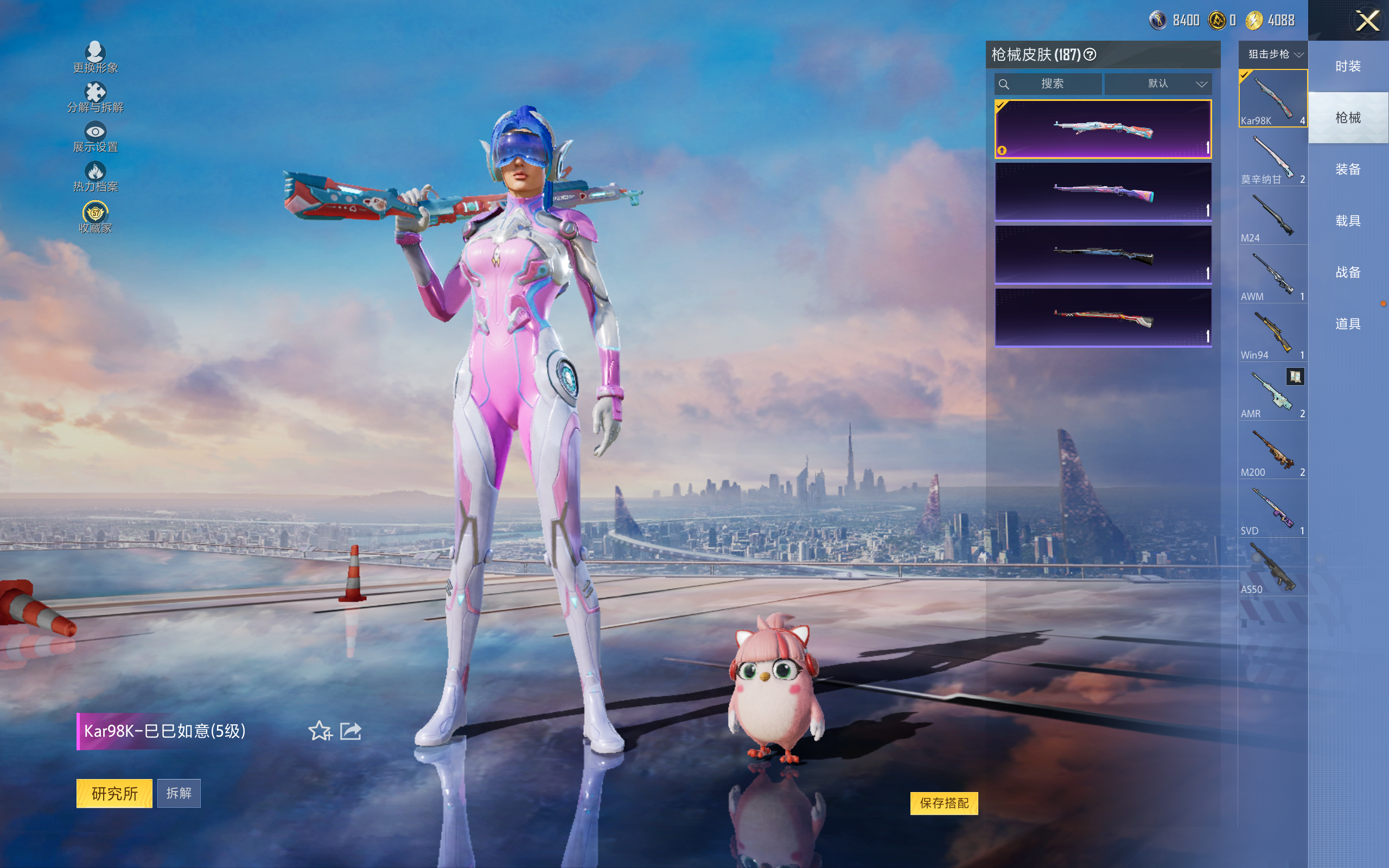Screen dimensions: 1389x868
Task: Click the 拆解 button
Action: point(179,793)
